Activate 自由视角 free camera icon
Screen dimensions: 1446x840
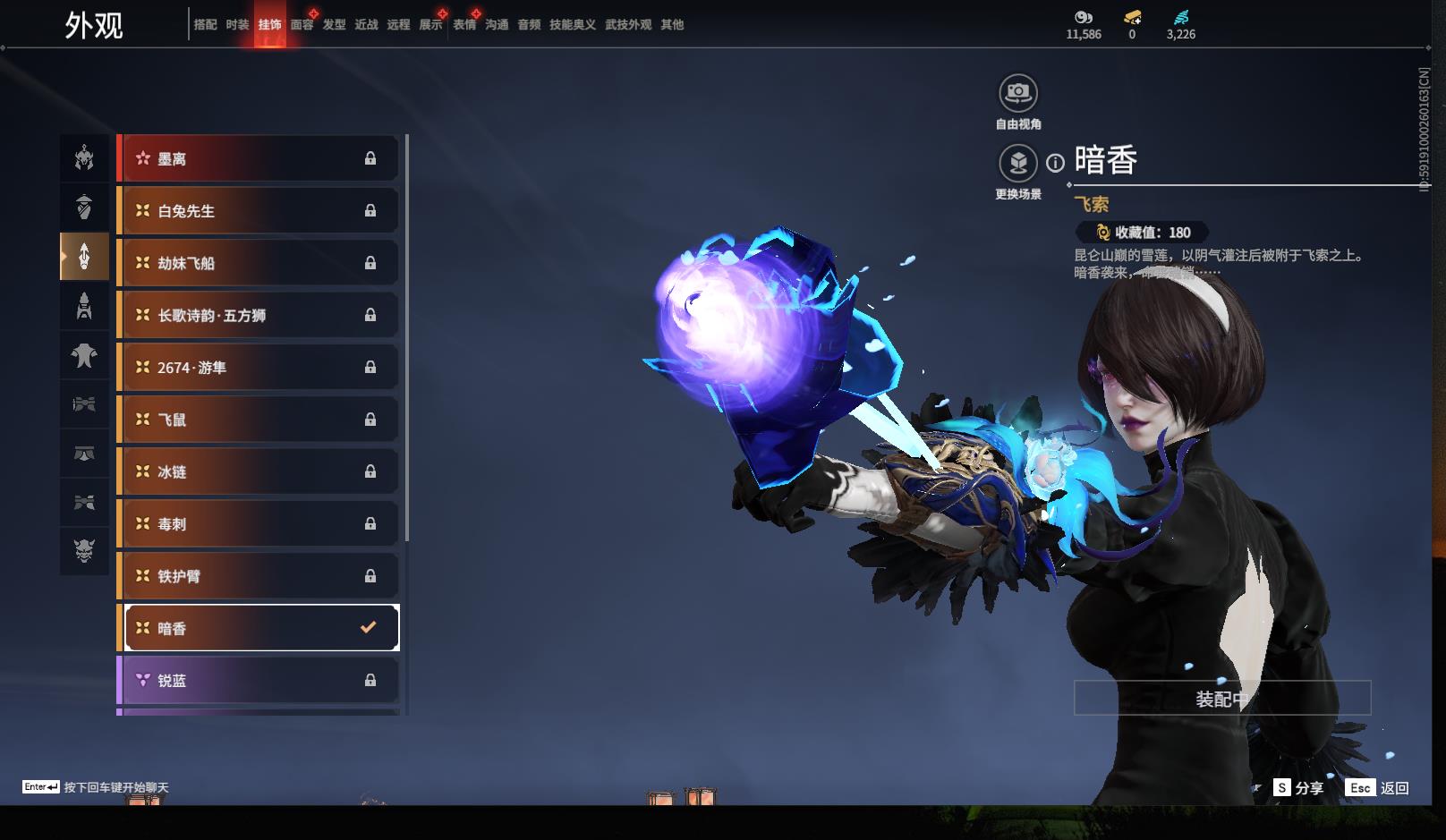[x=1017, y=93]
